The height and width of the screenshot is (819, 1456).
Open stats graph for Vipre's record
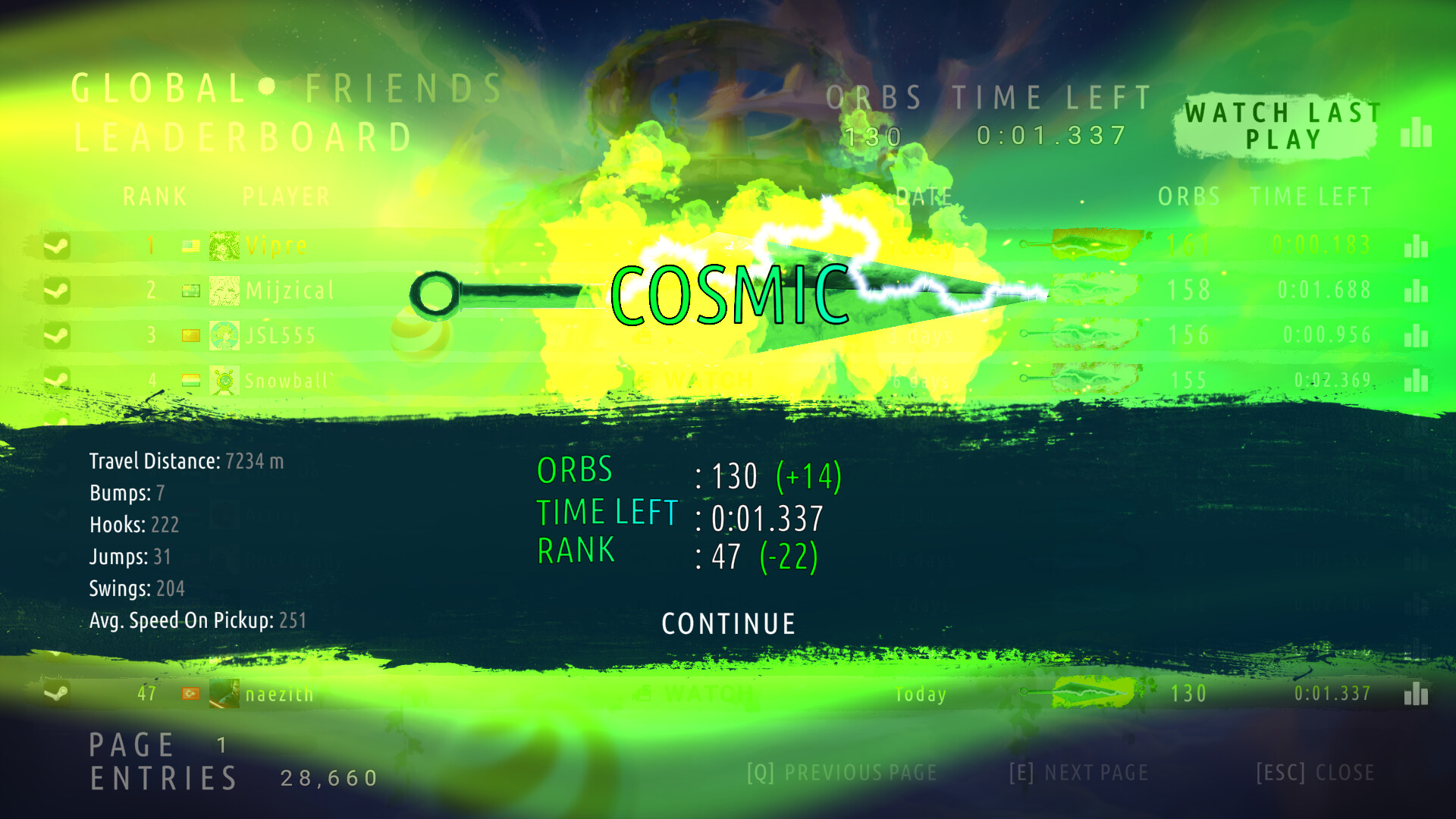coord(1417,246)
